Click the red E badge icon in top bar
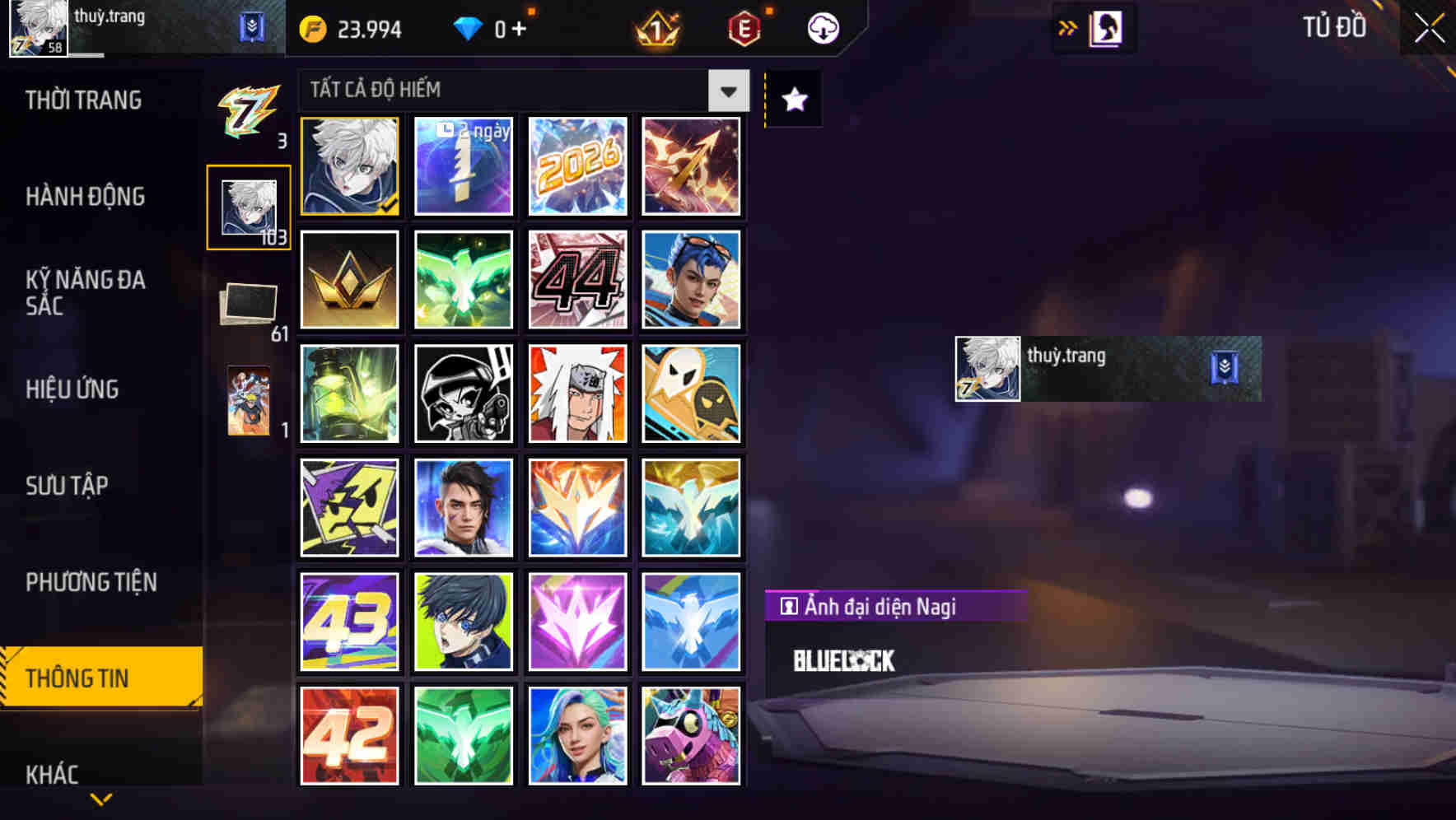 pyautogui.click(x=744, y=27)
